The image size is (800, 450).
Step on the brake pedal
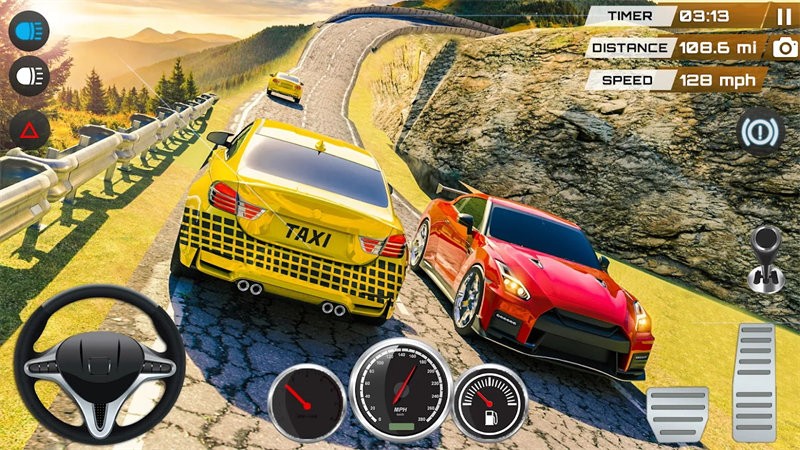(x=677, y=412)
